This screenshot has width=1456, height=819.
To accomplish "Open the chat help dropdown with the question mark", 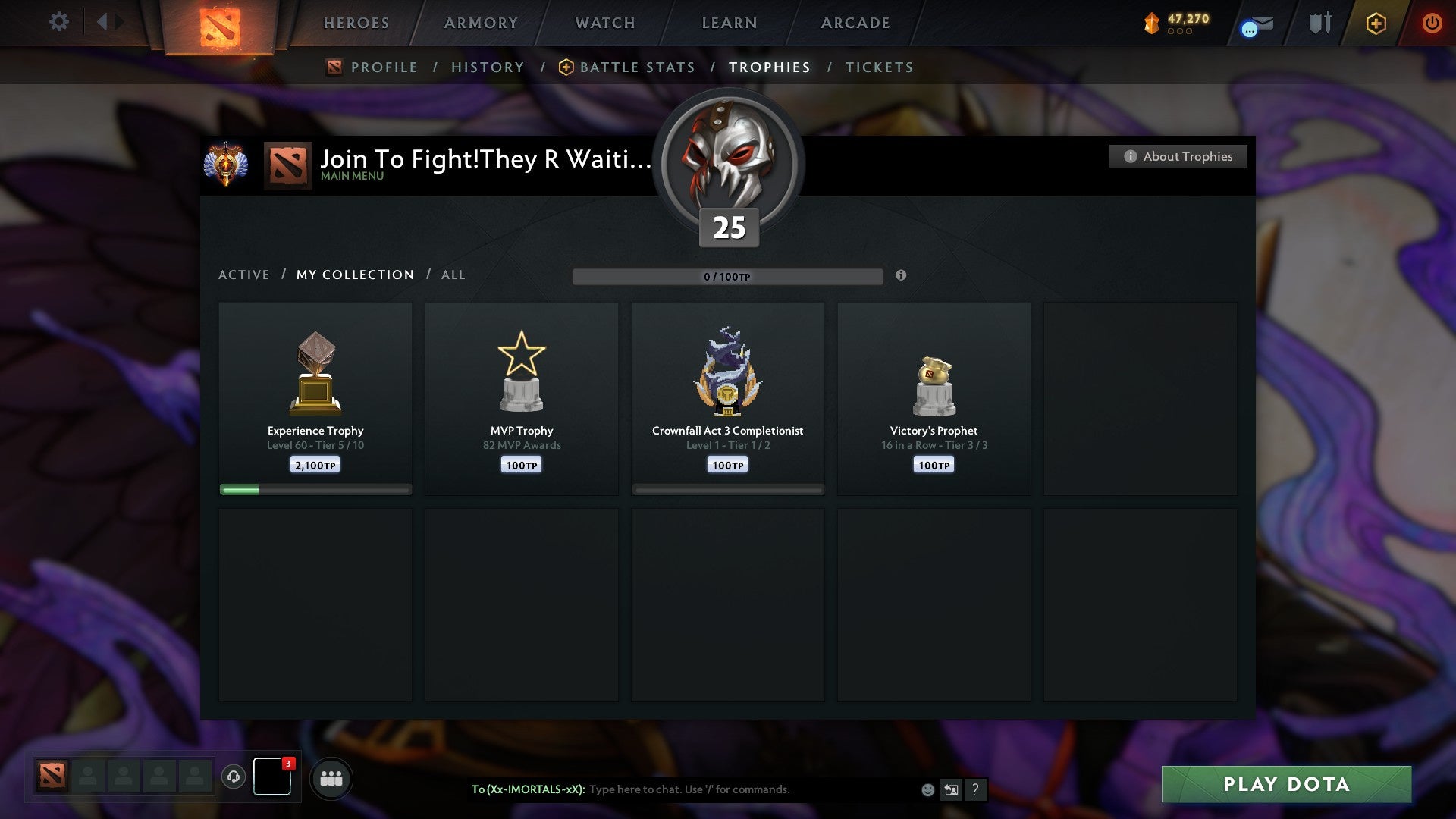I will (977, 789).
